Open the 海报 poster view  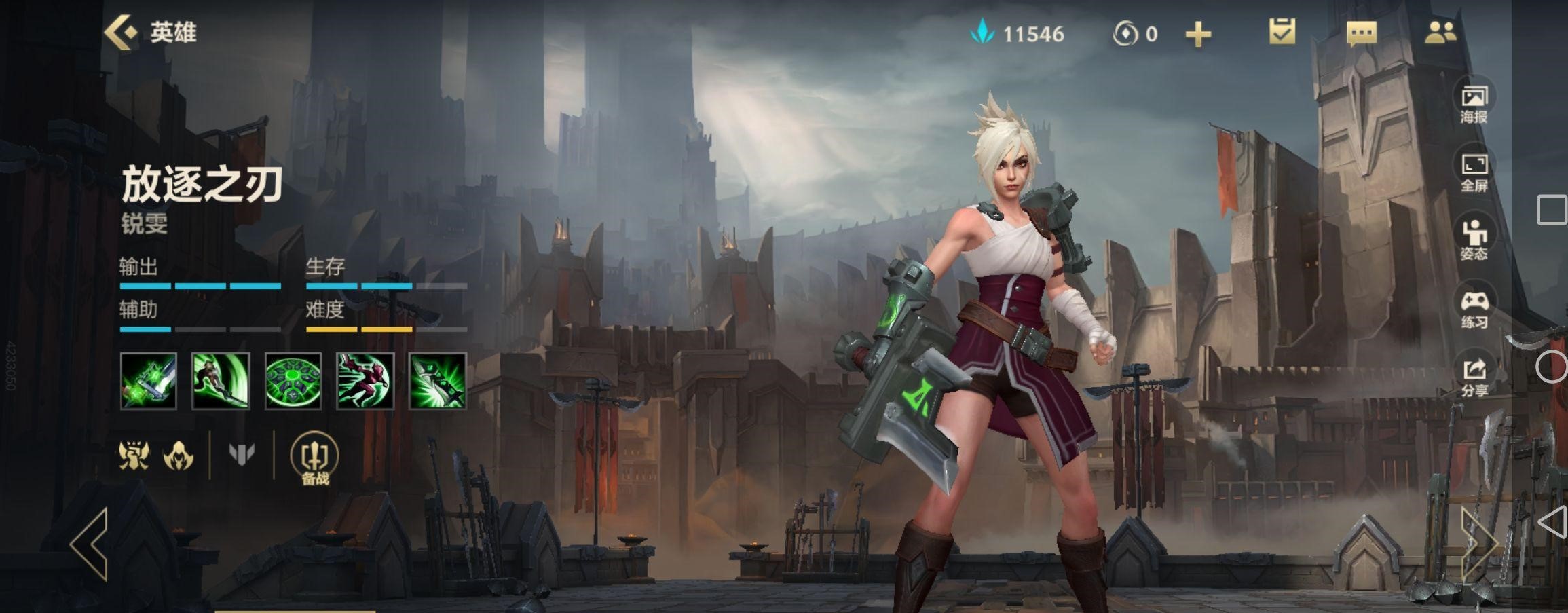point(1474,104)
